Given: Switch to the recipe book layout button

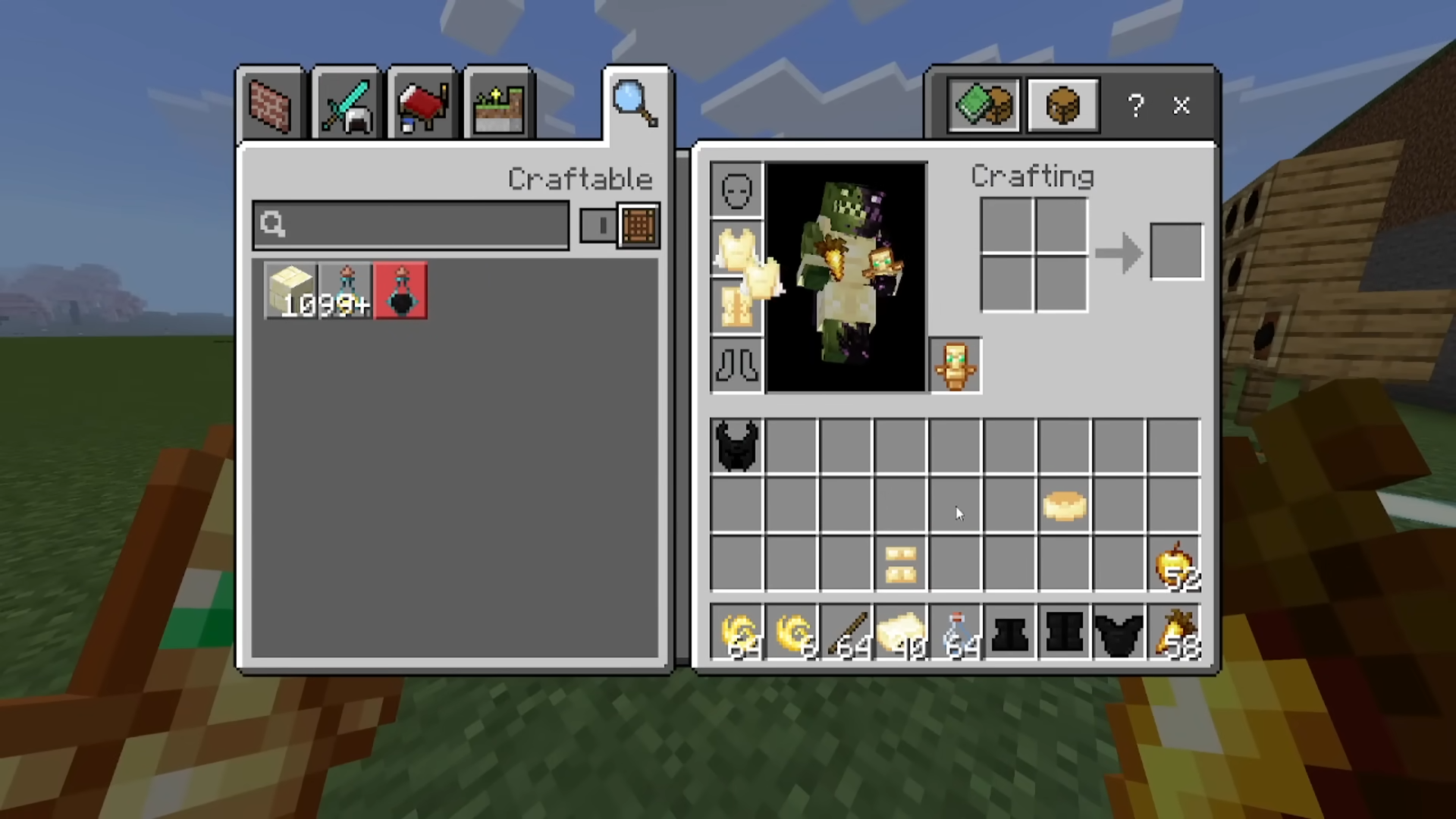Looking at the screenshot, I should (x=984, y=105).
